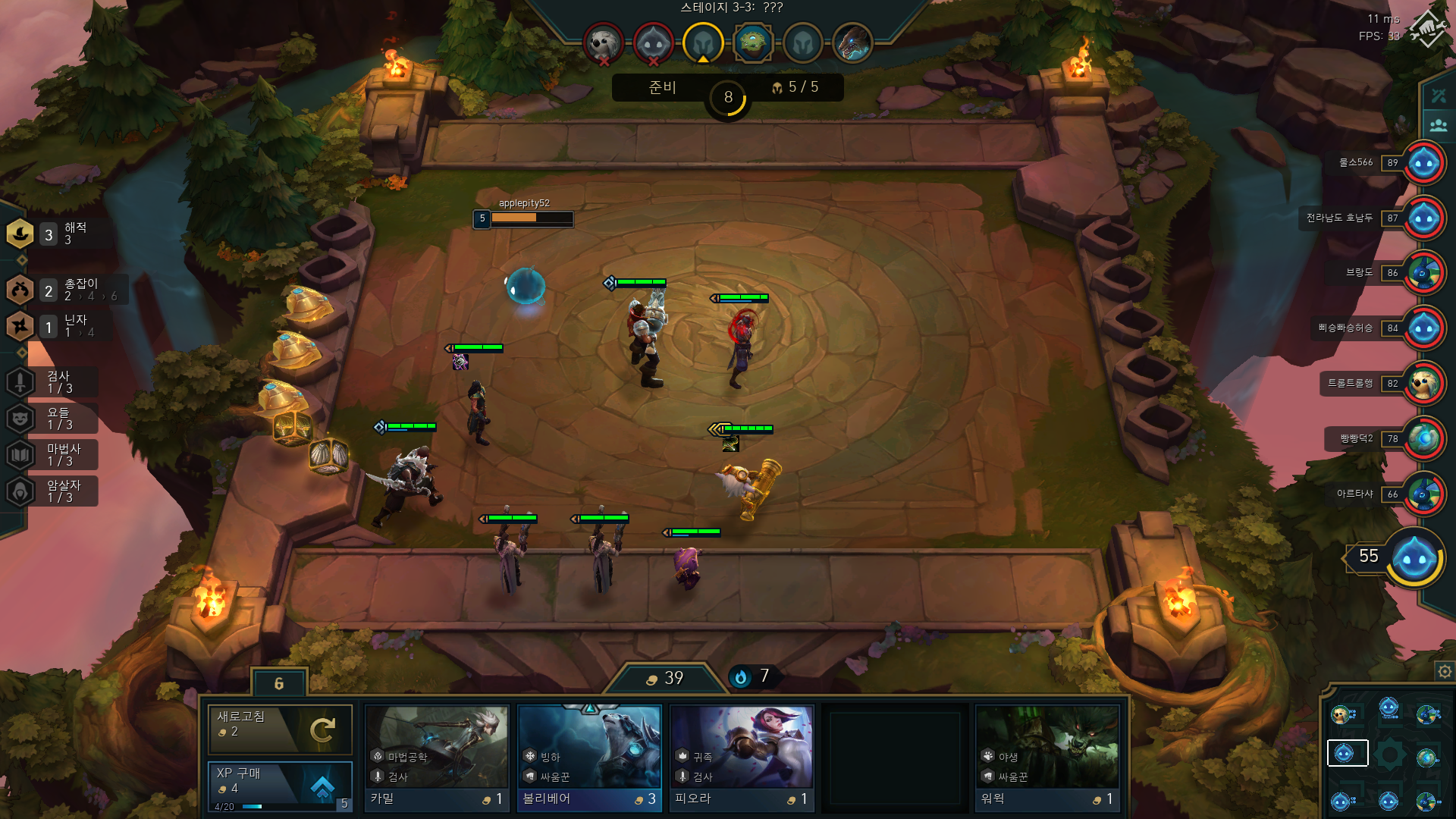Purchase the 워윅 champion card
The width and height of the screenshot is (1456, 819).
(1047, 758)
